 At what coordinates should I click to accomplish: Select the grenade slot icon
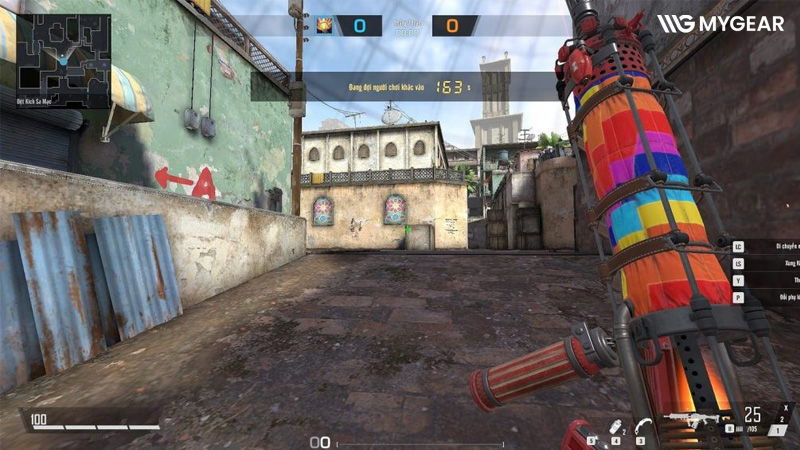pos(614,427)
